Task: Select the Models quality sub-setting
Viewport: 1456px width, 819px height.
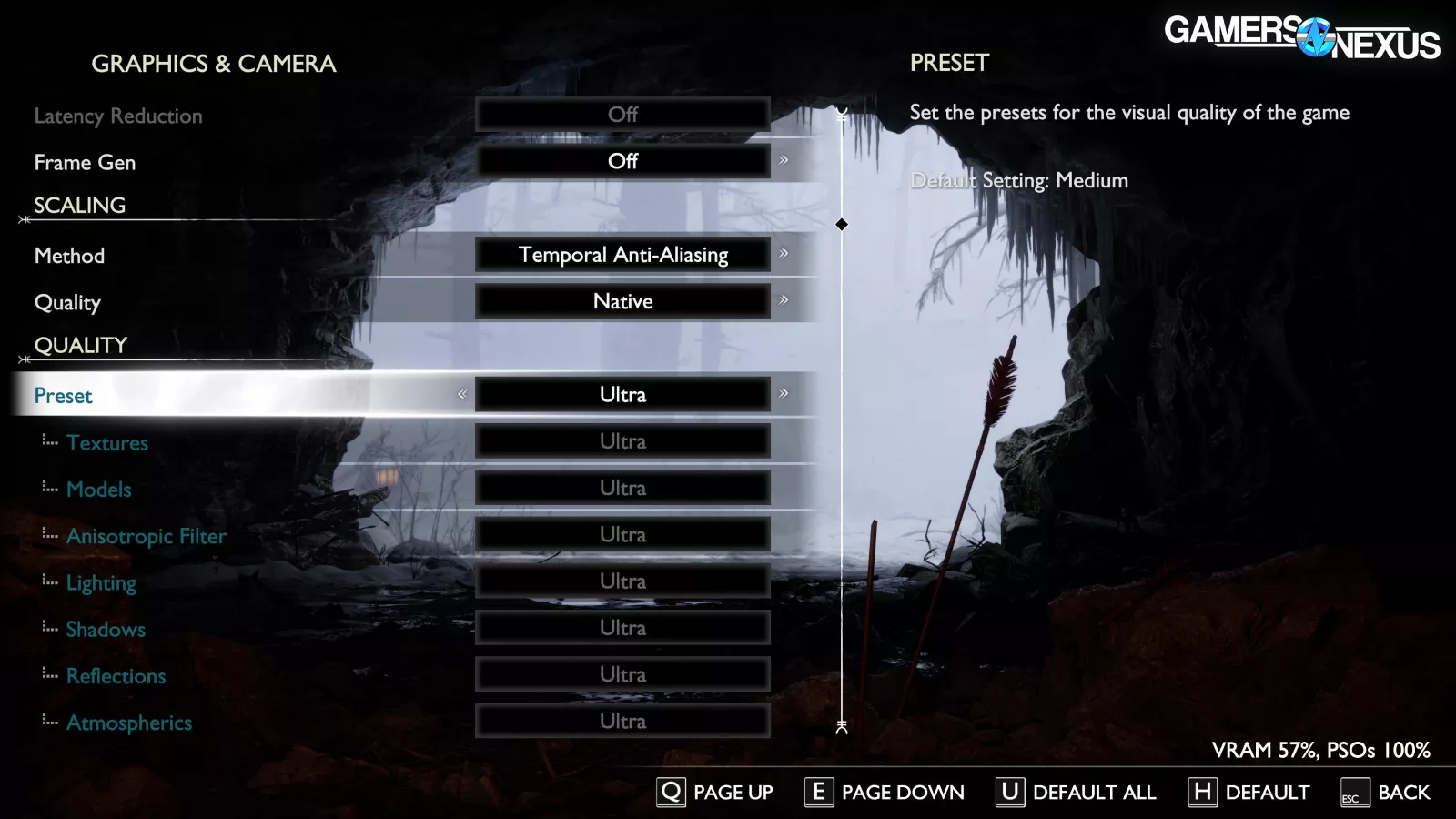Action: [x=98, y=490]
